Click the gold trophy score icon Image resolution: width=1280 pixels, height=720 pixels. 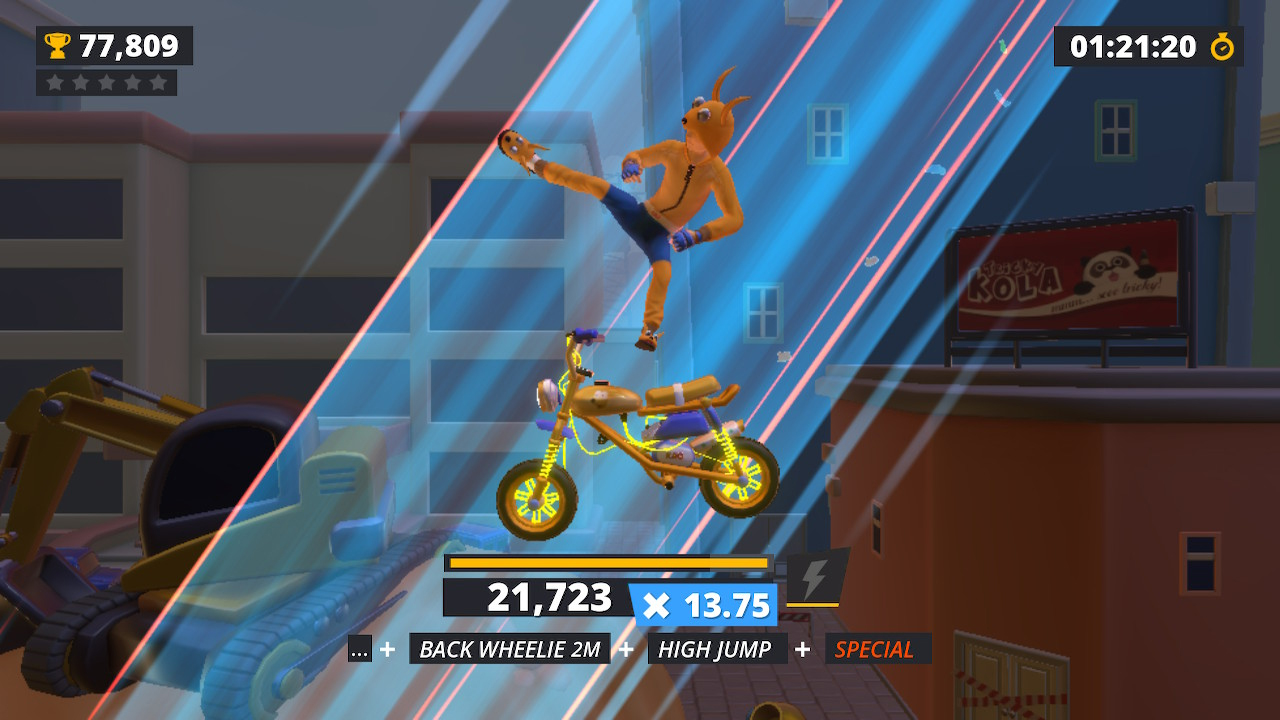[57, 44]
